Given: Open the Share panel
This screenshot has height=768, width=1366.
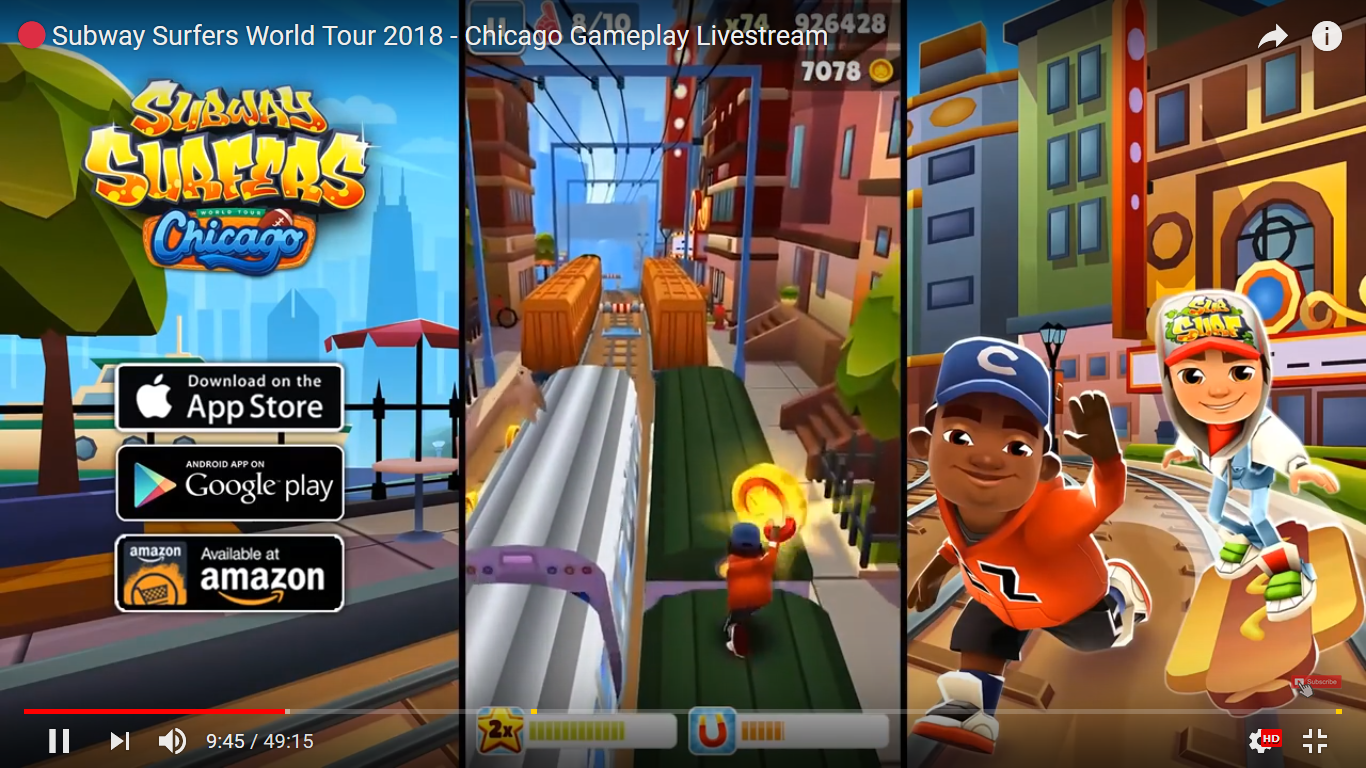Looking at the screenshot, I should 1272,36.
